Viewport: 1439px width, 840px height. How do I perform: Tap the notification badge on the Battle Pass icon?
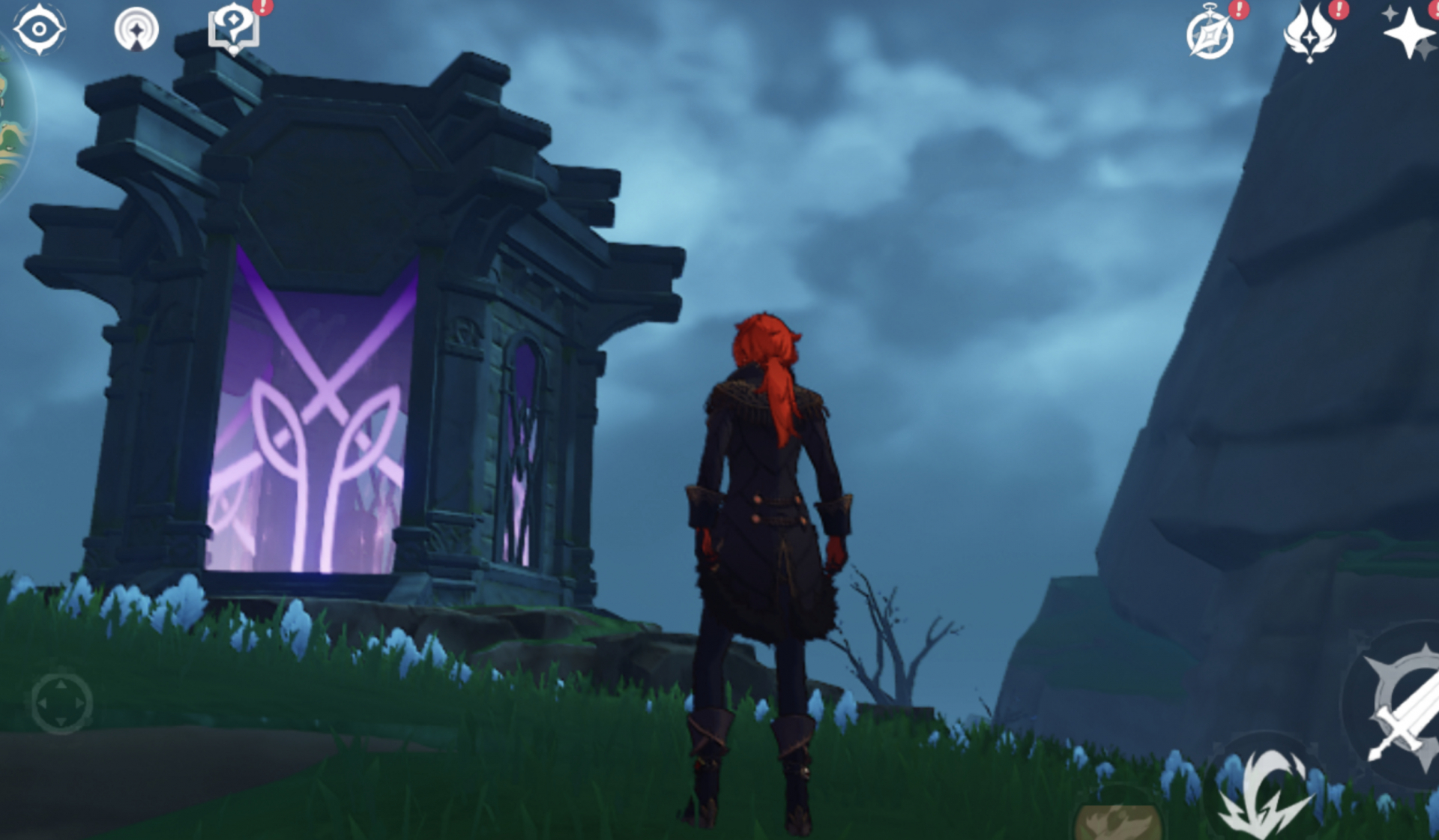1339,11
